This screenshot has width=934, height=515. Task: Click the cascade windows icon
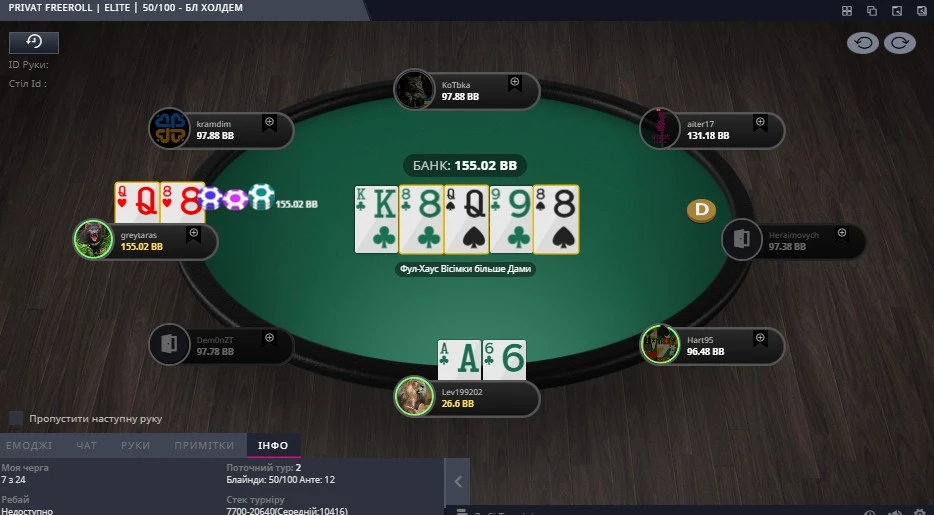(x=871, y=10)
